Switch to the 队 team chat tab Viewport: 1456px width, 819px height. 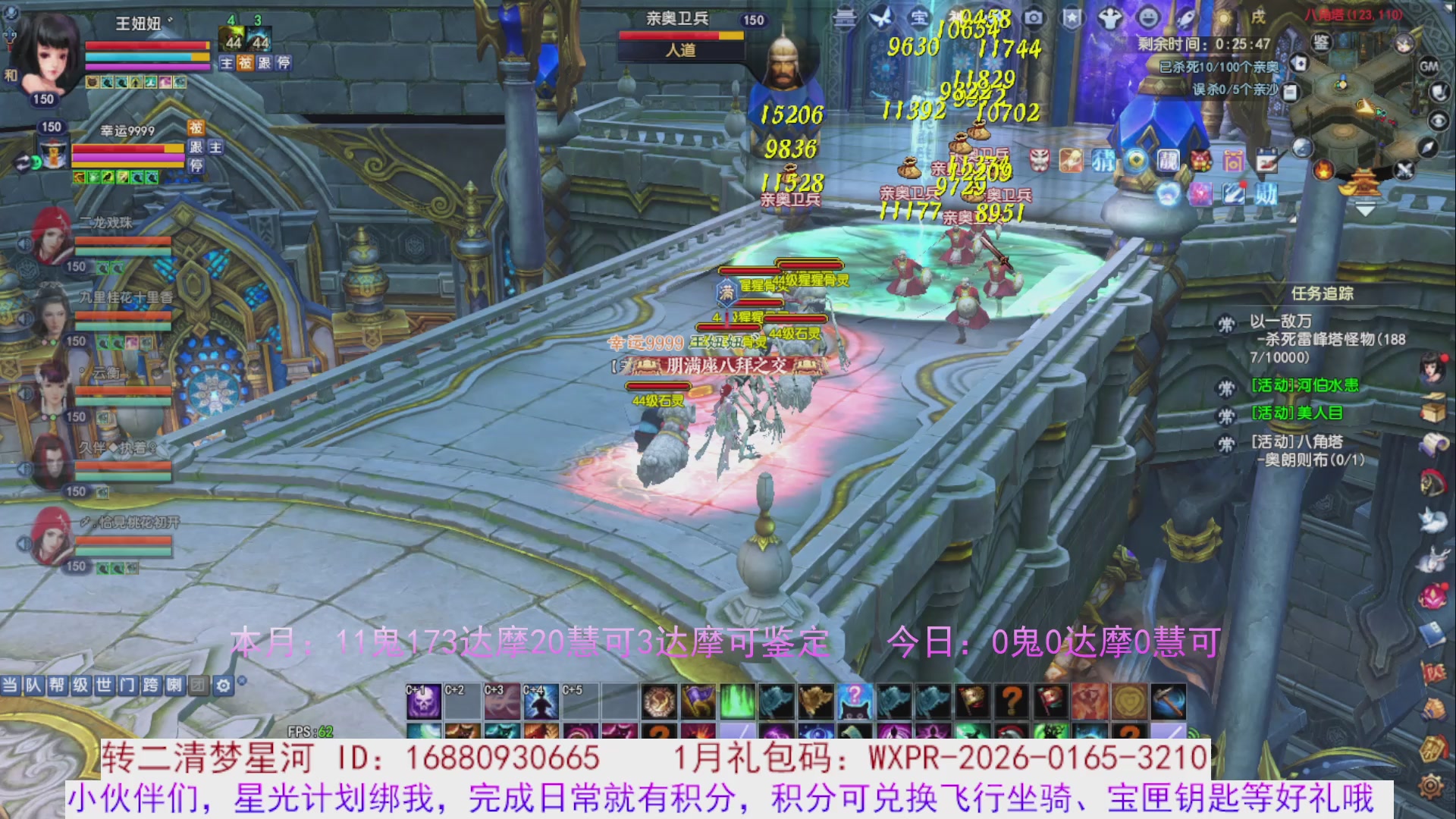click(x=33, y=684)
